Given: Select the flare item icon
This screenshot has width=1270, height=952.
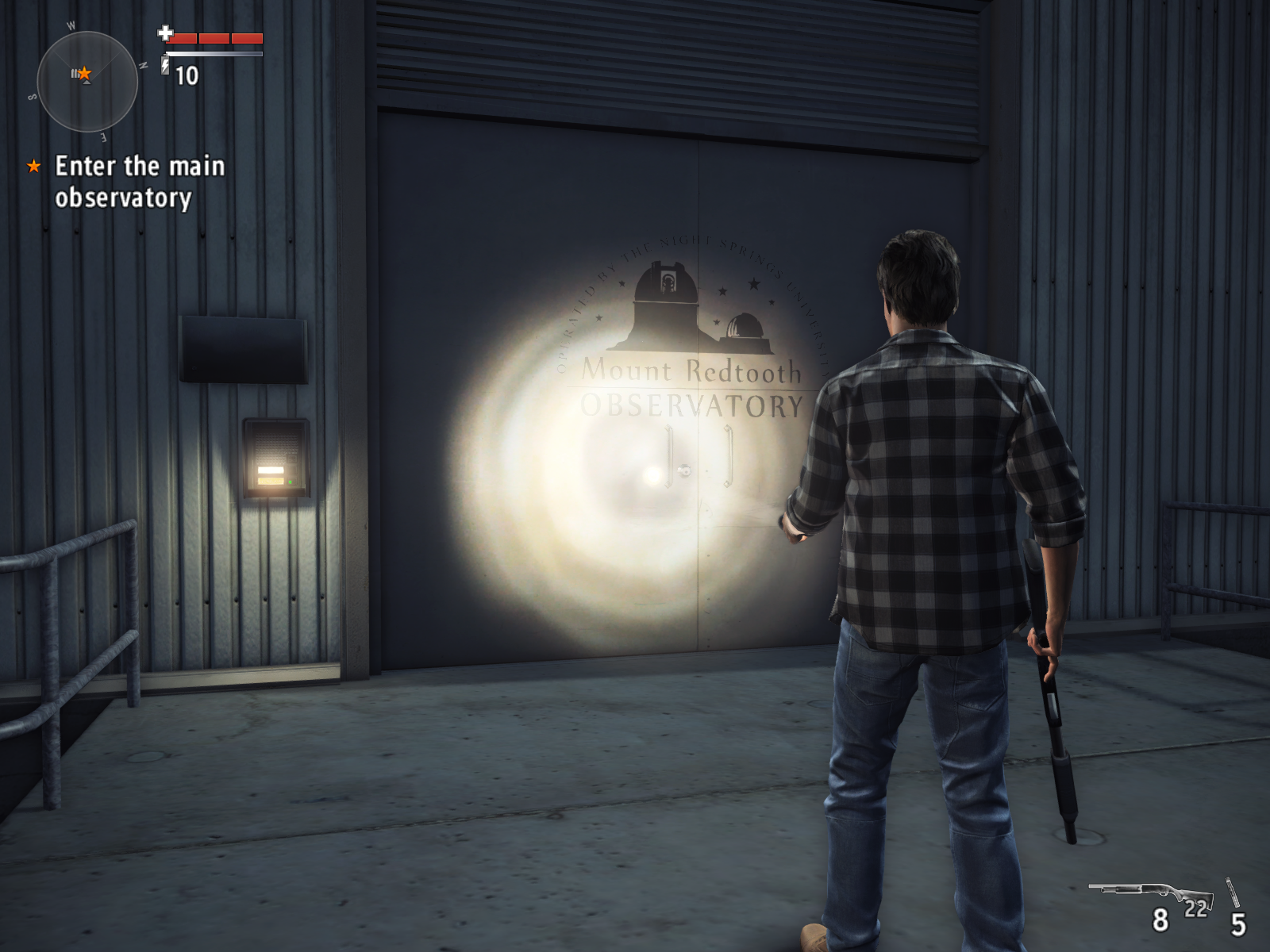Looking at the screenshot, I should [1232, 892].
